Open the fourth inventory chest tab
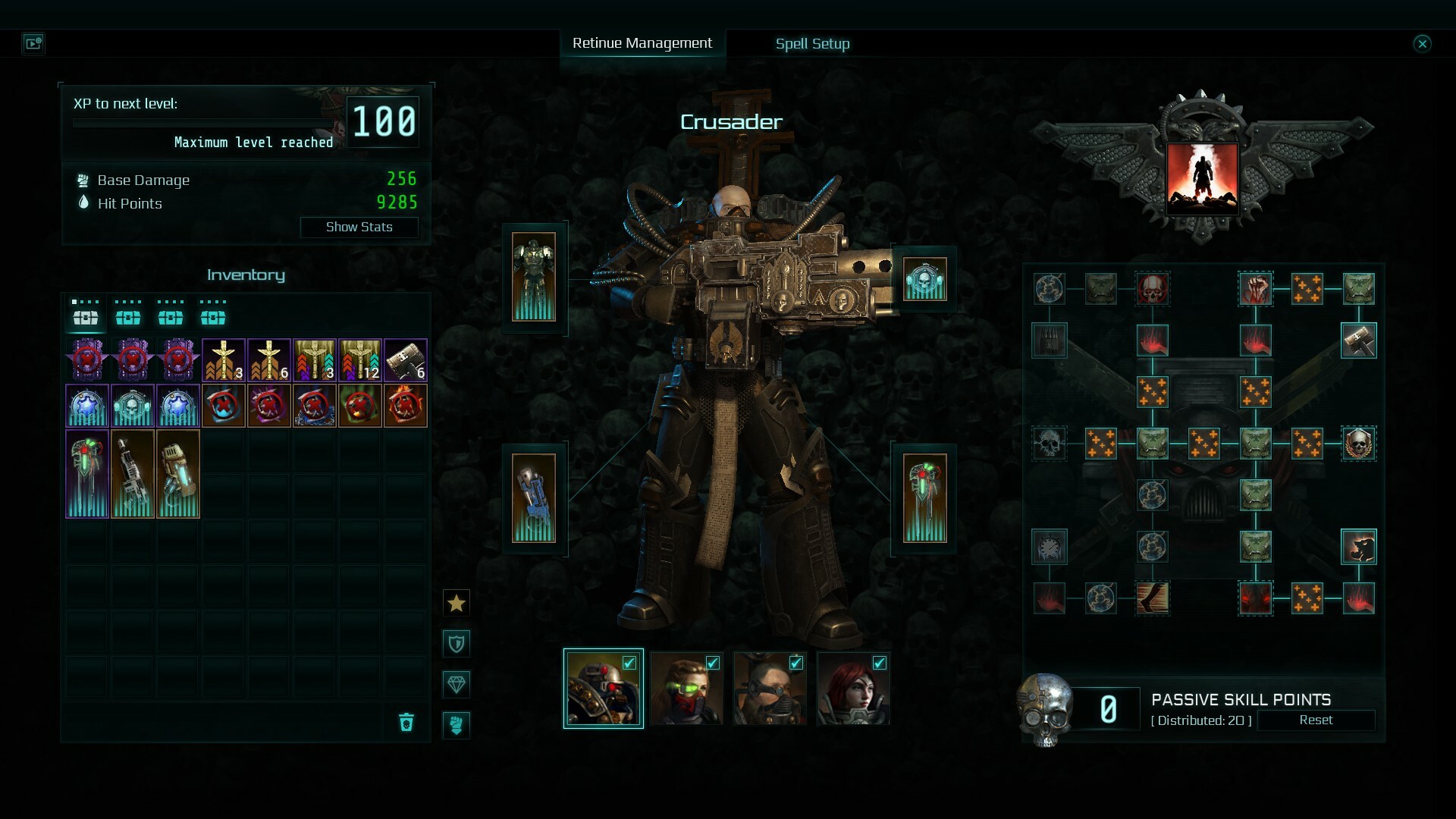 click(215, 318)
